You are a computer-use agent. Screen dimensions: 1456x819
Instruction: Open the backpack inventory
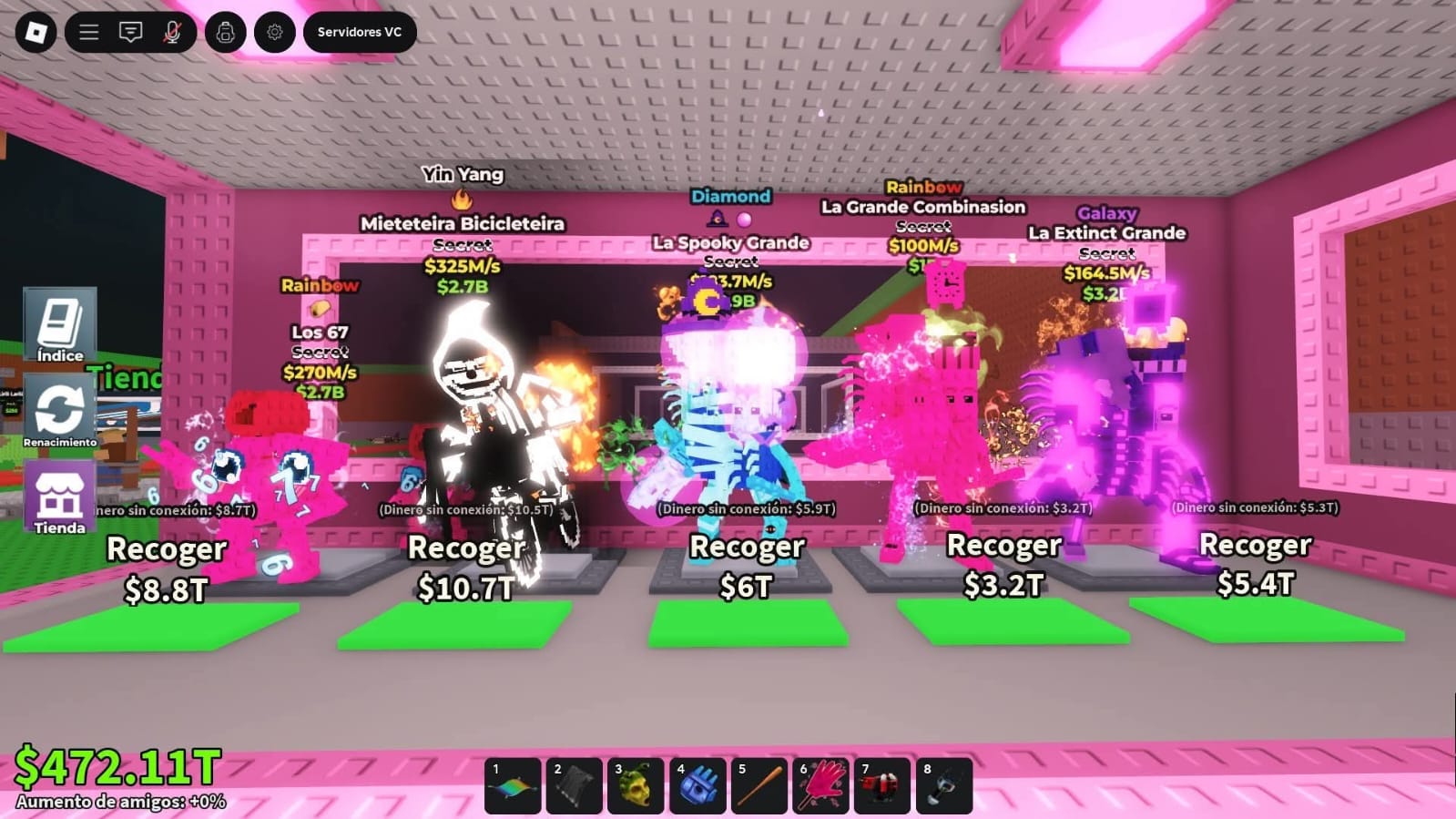click(x=226, y=33)
